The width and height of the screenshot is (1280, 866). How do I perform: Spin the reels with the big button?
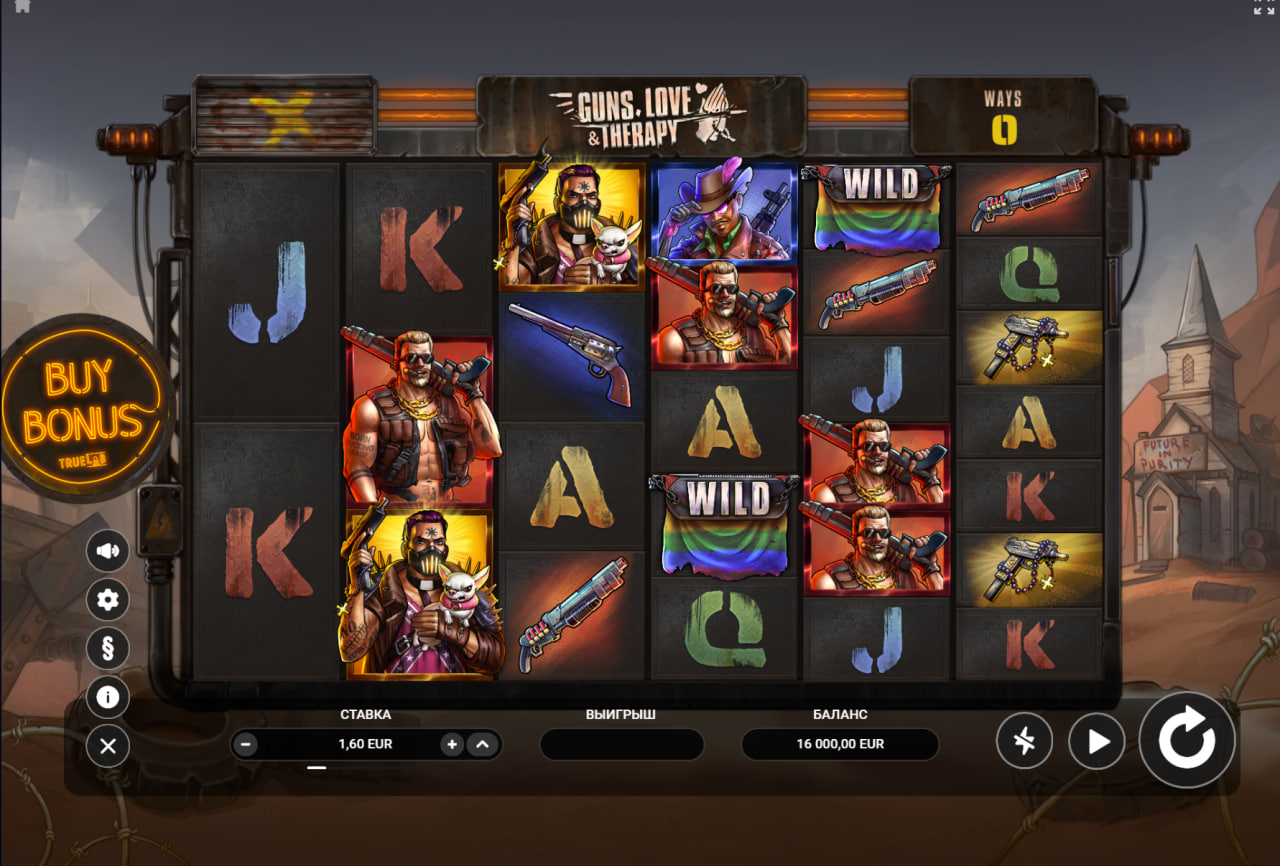(1187, 741)
